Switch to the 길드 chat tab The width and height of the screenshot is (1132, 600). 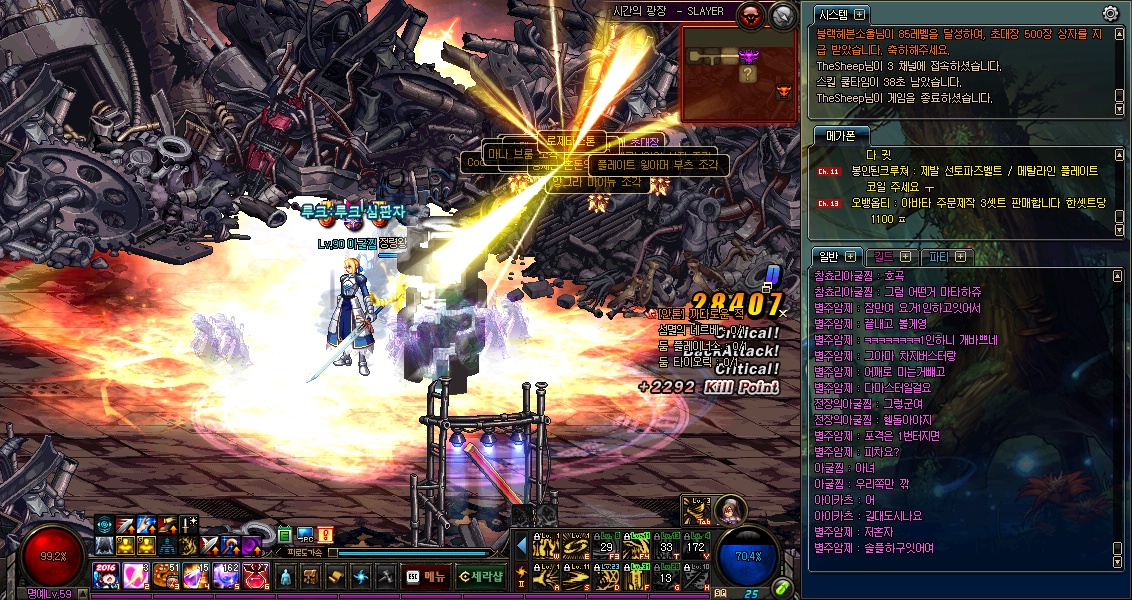(891, 257)
